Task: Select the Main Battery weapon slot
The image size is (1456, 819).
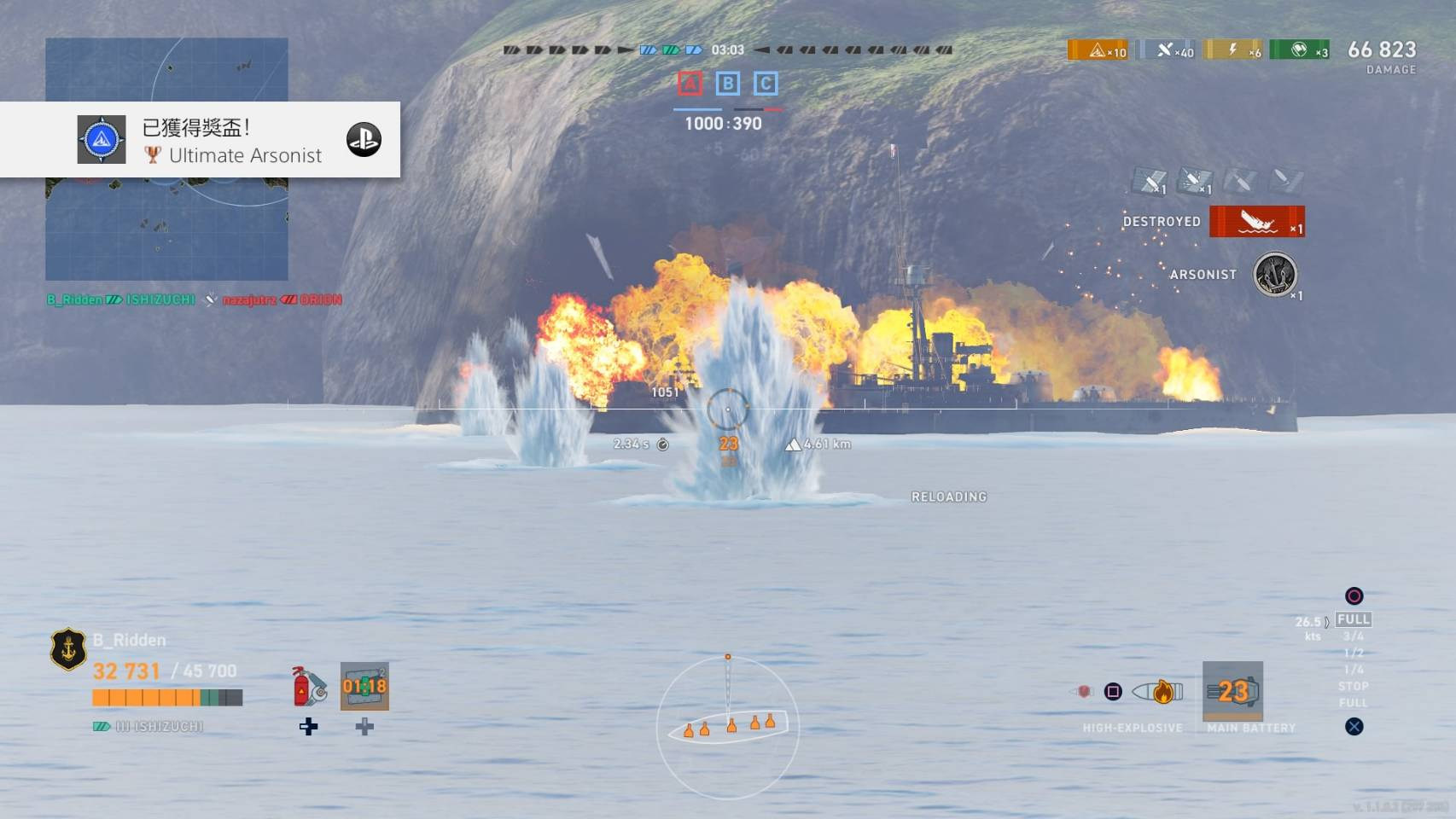Action: (1232, 691)
